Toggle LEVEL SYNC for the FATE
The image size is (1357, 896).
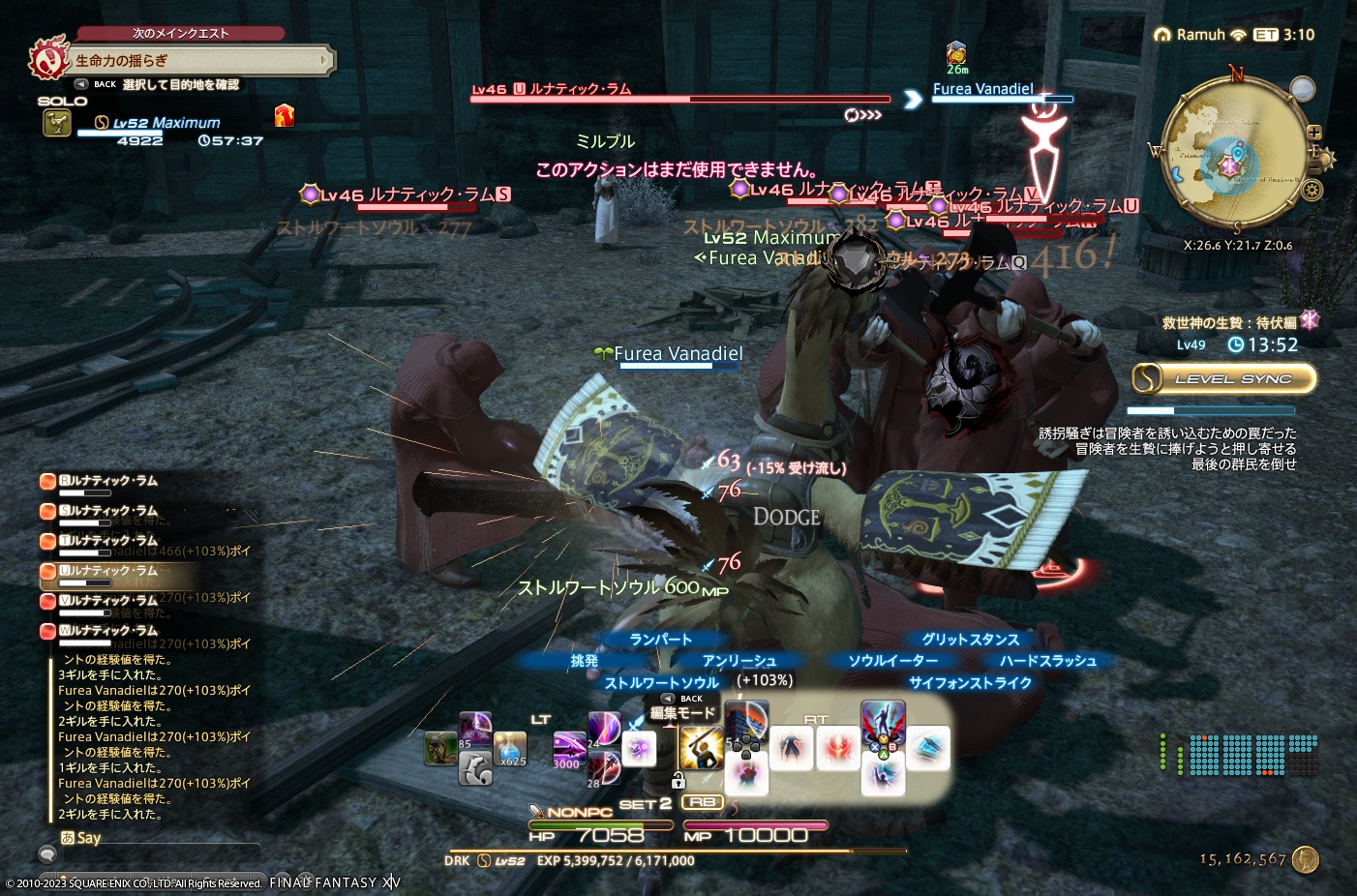click(1222, 378)
